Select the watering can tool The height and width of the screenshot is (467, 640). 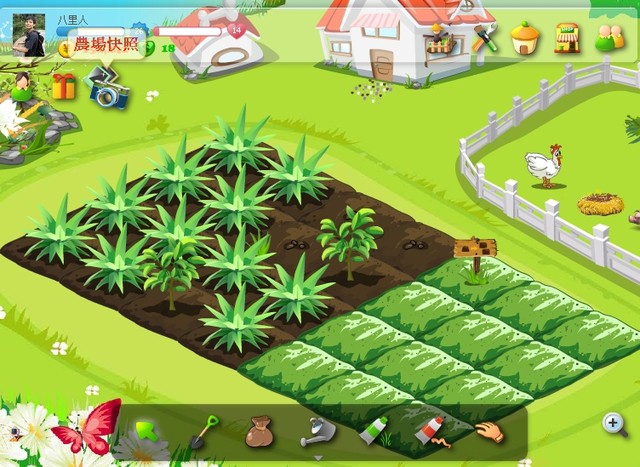[317, 432]
